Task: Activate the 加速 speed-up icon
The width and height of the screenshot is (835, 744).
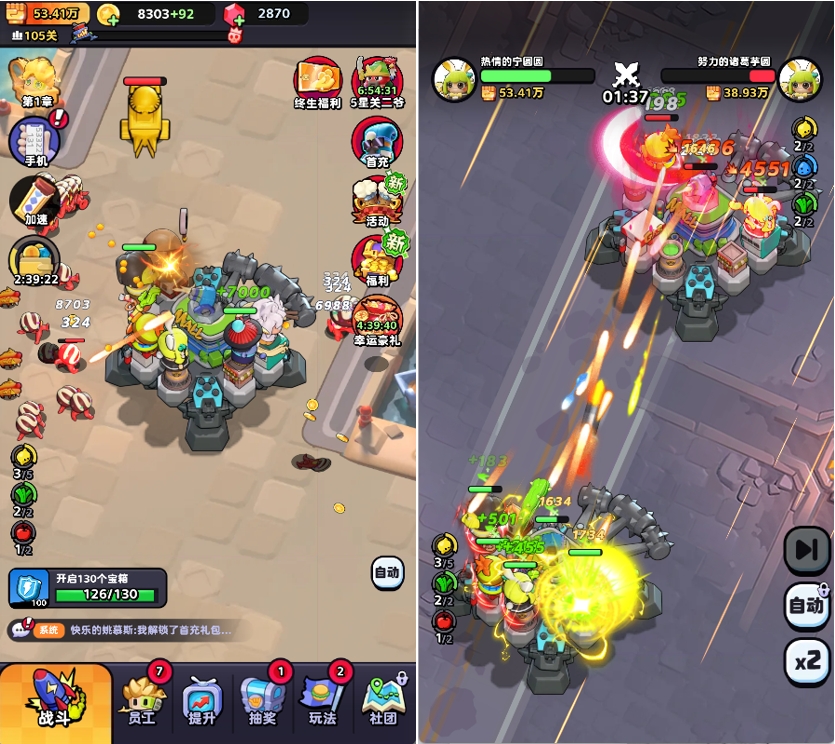Action: (x=36, y=201)
